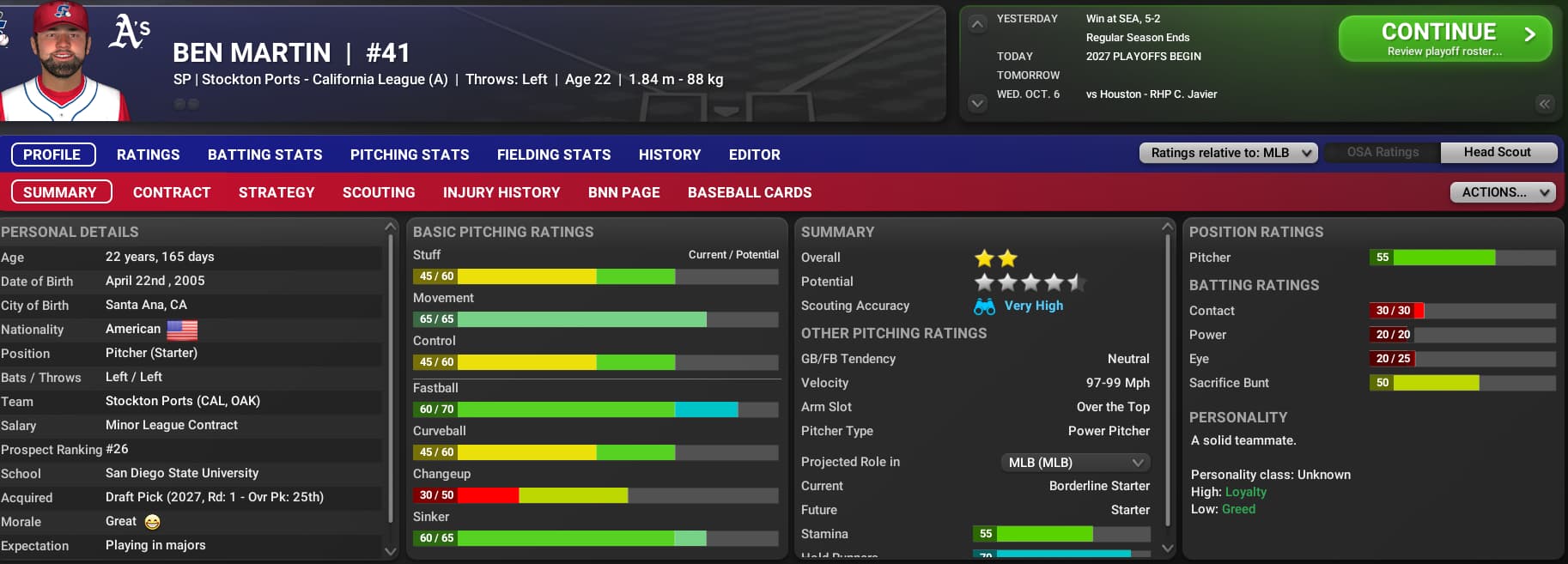
Task: Switch to the Ratings tab
Action: point(148,155)
